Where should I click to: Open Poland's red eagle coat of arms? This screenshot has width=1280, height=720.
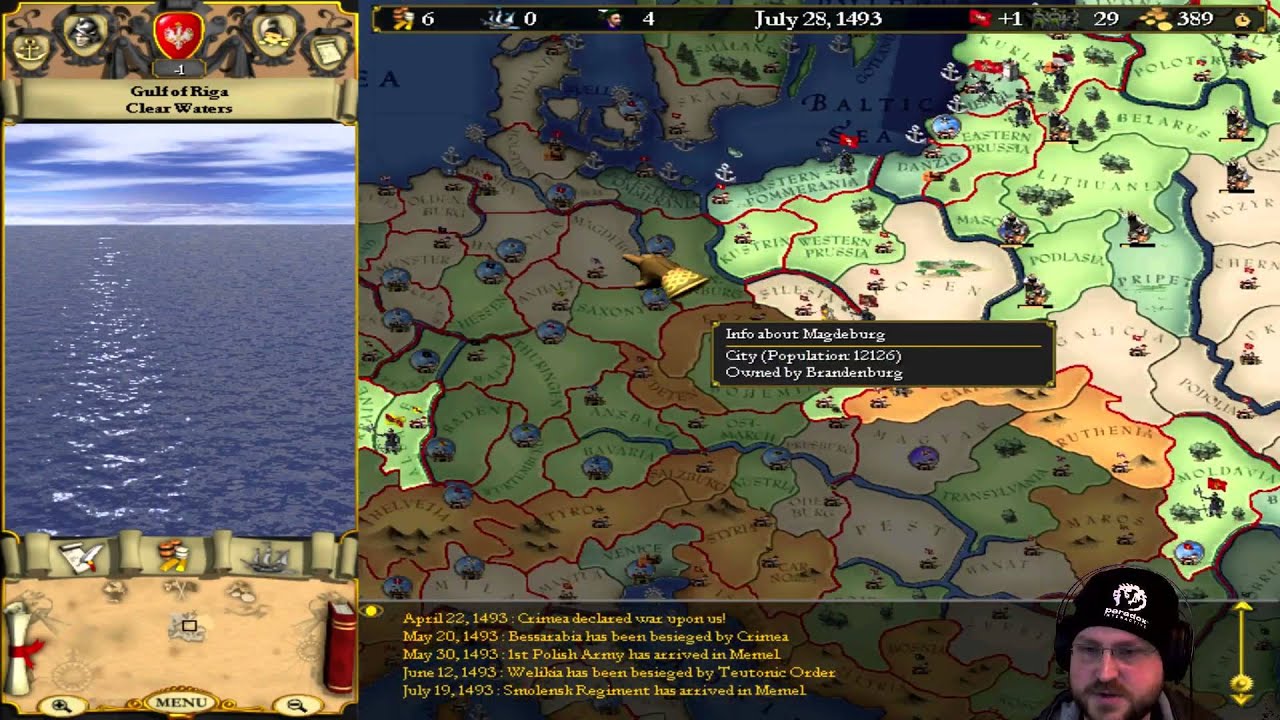pos(180,35)
